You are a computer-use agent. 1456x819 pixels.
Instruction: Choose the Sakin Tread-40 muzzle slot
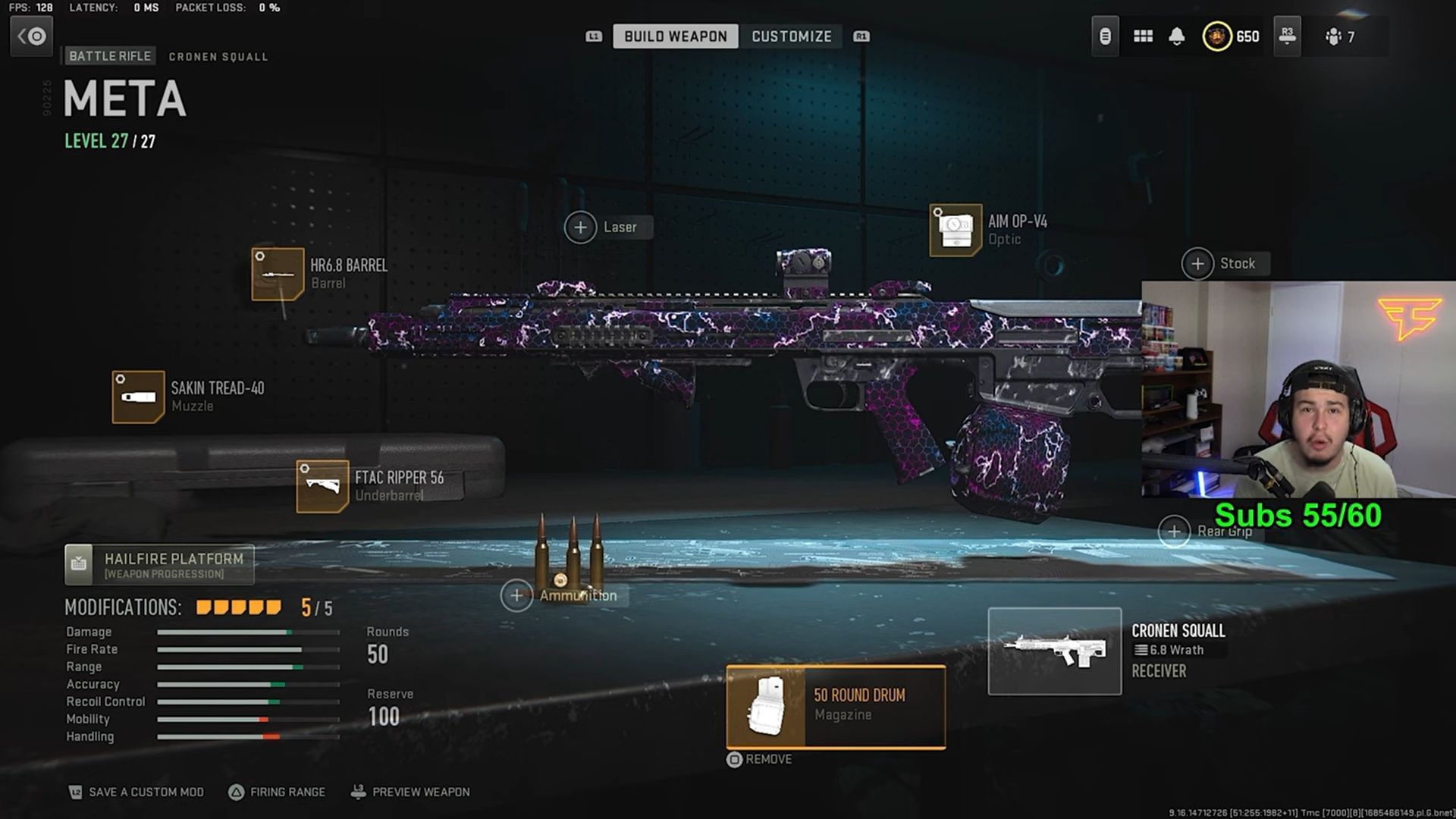[x=138, y=397]
